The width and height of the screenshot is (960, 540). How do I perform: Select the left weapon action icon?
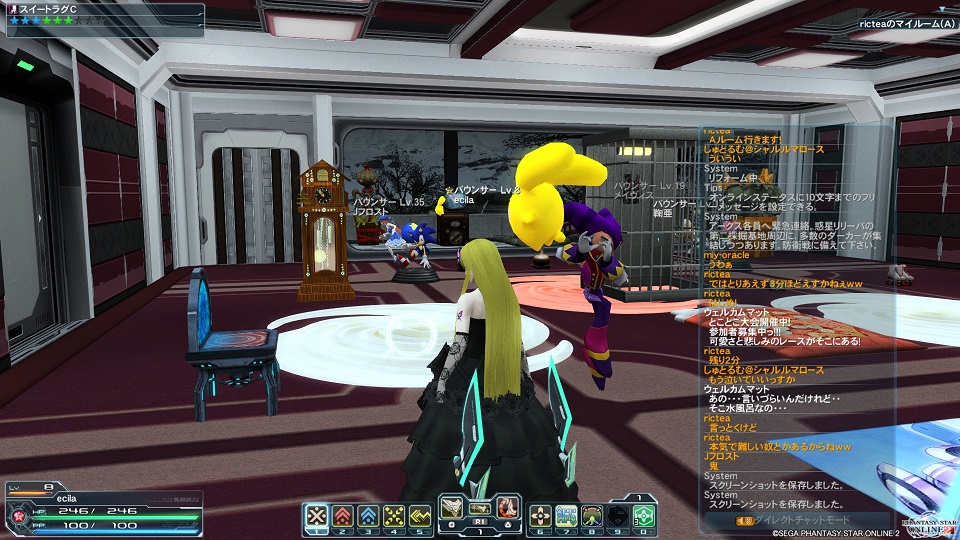pyautogui.click(x=452, y=508)
